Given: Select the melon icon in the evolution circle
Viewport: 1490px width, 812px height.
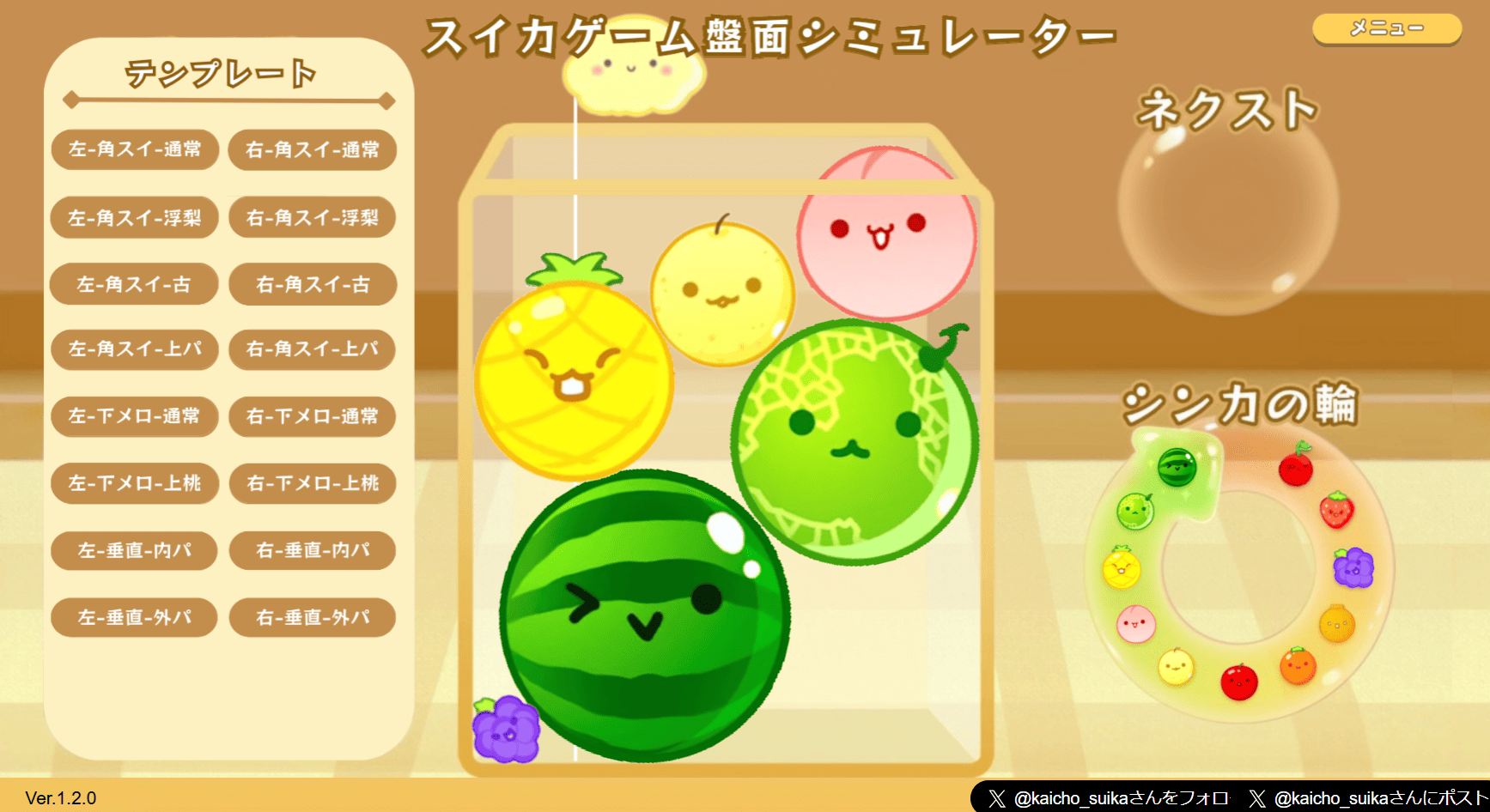Looking at the screenshot, I should point(1135,512).
